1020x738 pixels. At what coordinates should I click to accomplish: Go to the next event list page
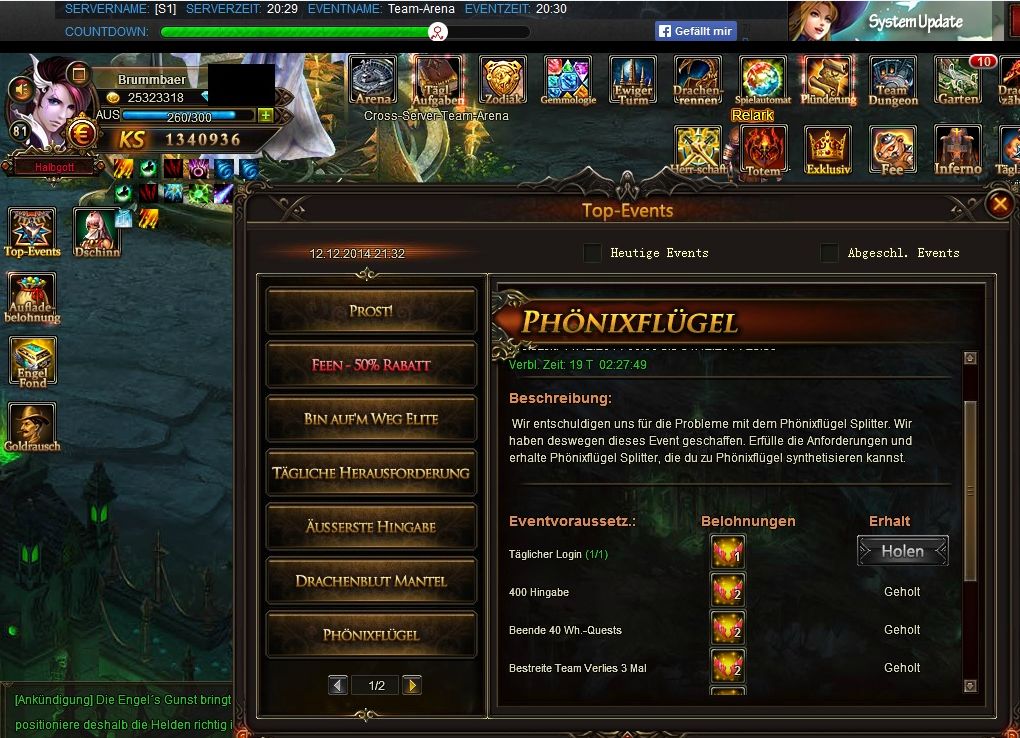(411, 685)
